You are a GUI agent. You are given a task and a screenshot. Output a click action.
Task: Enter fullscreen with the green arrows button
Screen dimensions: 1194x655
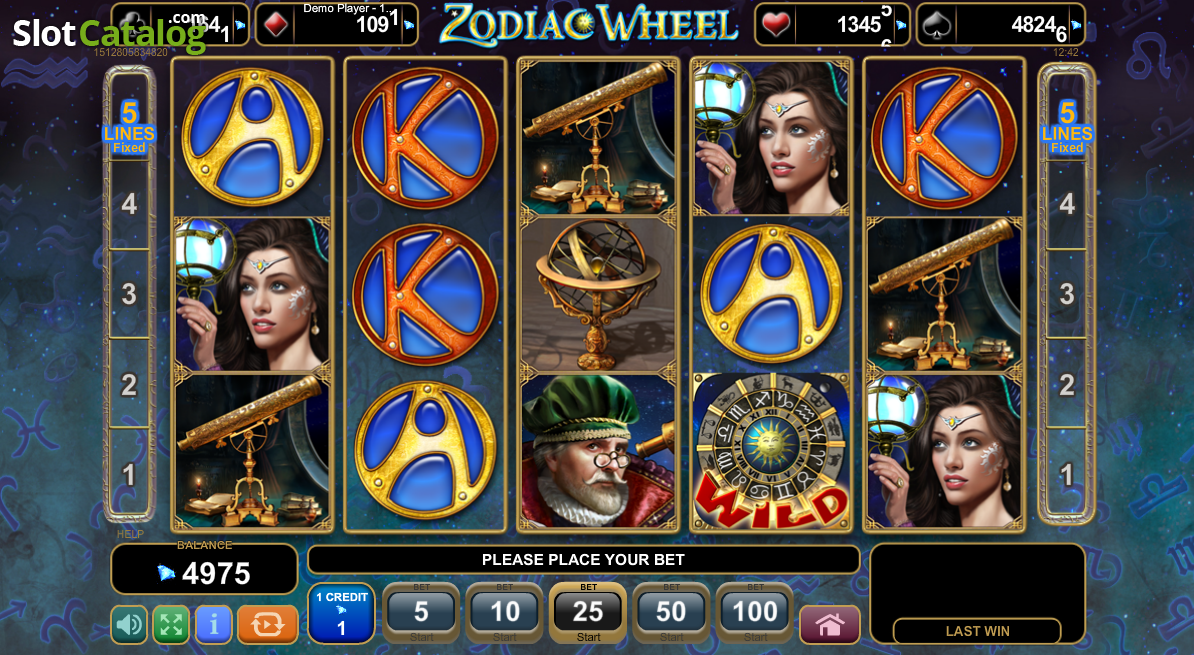click(x=171, y=625)
